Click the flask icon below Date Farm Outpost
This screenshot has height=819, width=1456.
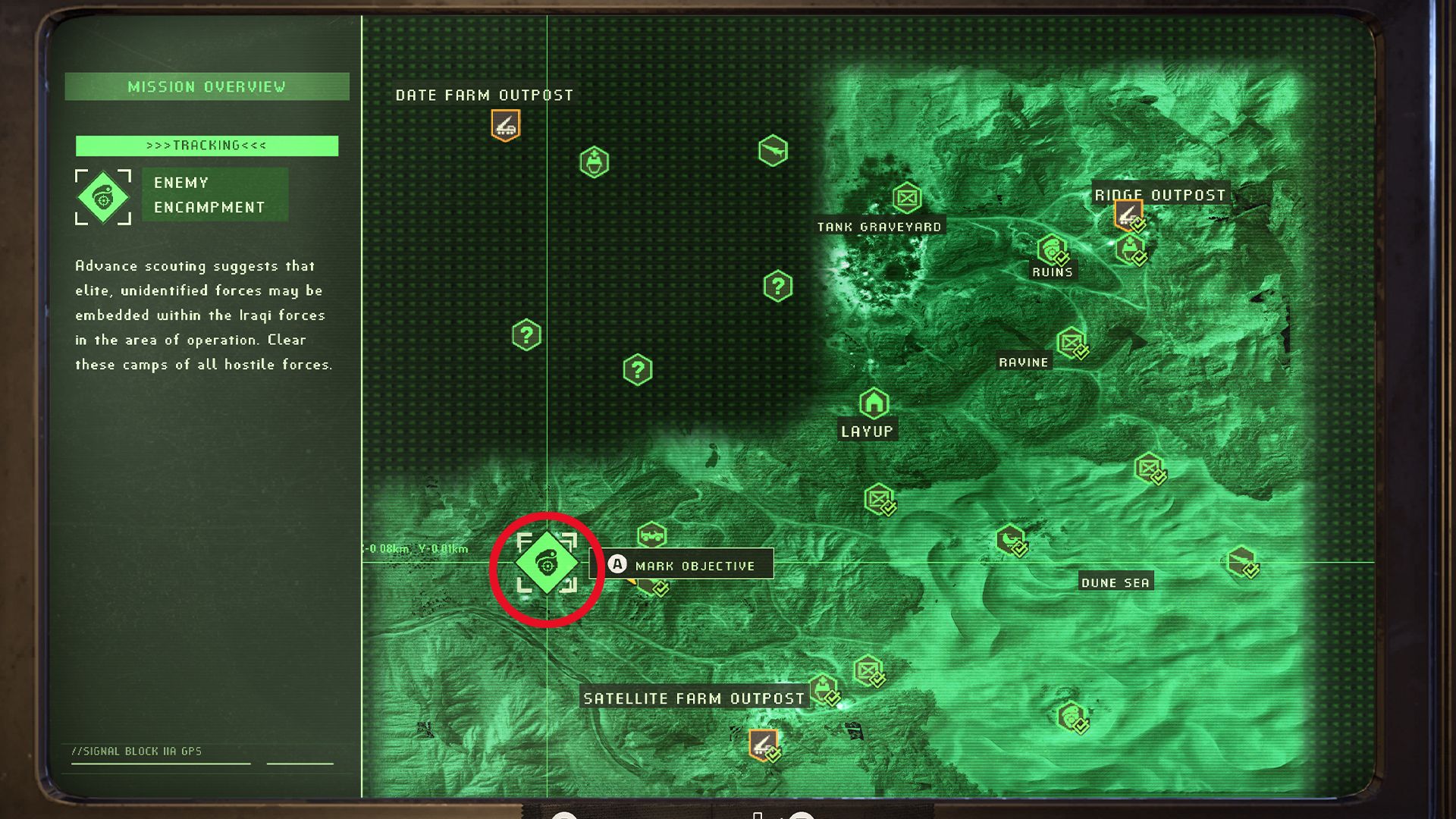pos(595,161)
